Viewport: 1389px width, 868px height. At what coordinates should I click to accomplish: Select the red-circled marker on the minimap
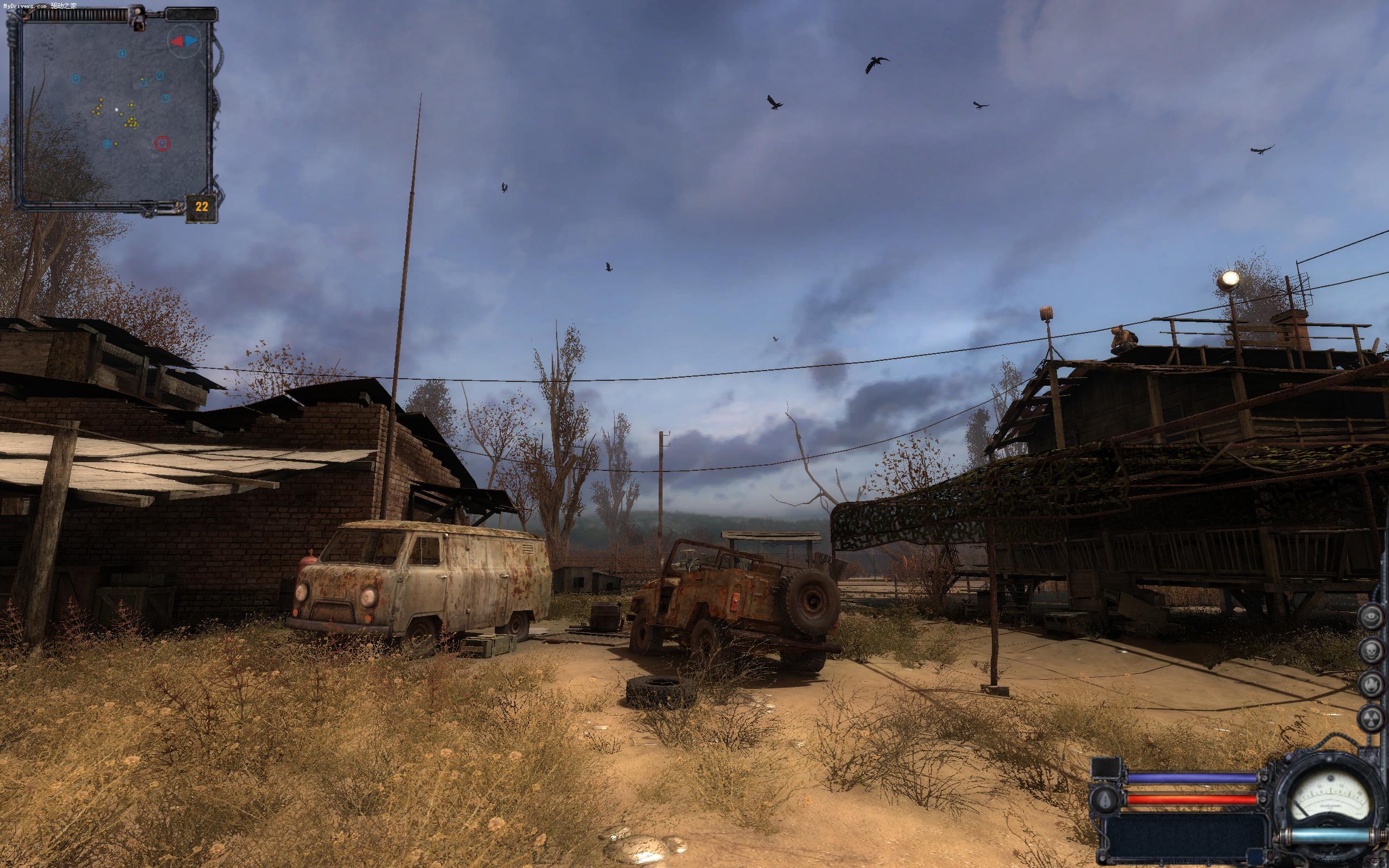coord(162,143)
